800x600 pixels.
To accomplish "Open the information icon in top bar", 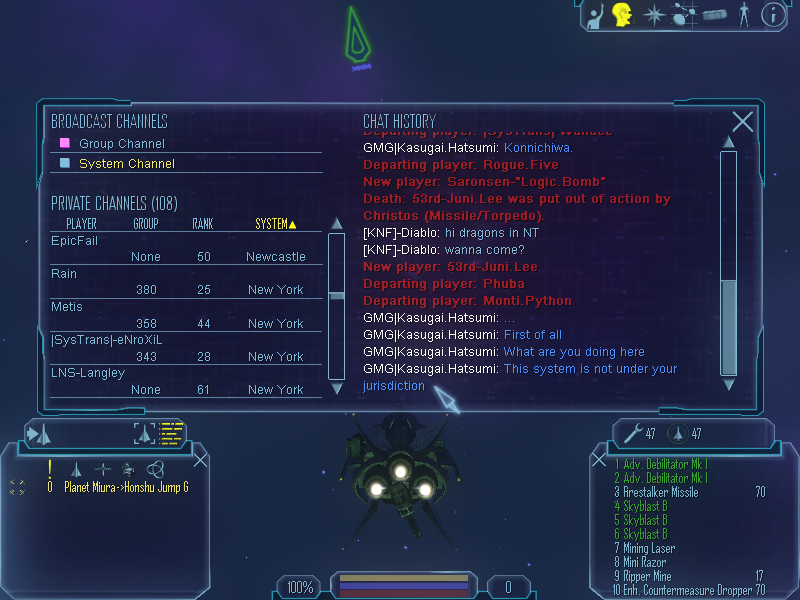I will click(x=772, y=15).
